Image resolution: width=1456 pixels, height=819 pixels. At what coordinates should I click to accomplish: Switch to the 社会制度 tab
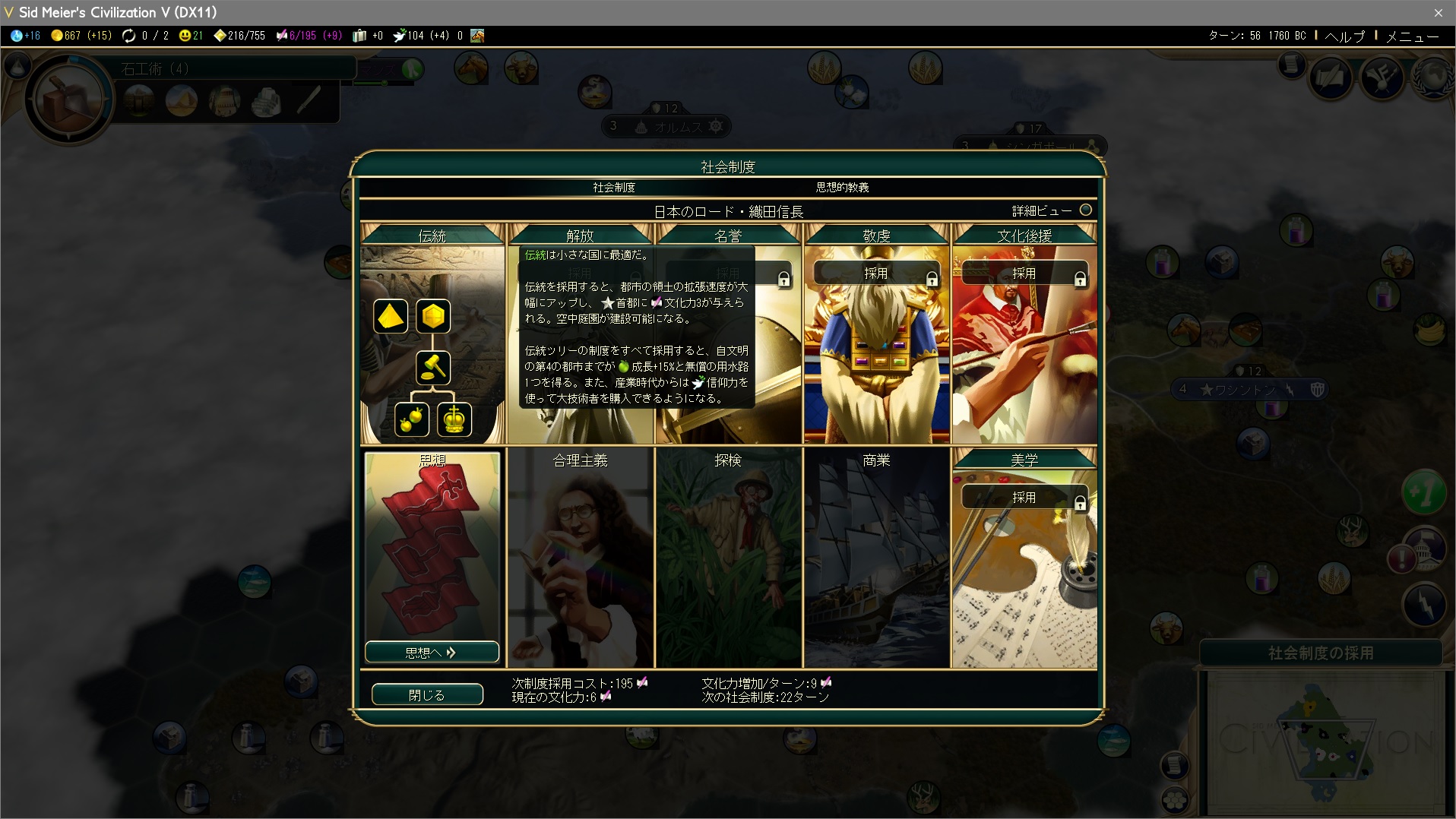click(x=614, y=187)
